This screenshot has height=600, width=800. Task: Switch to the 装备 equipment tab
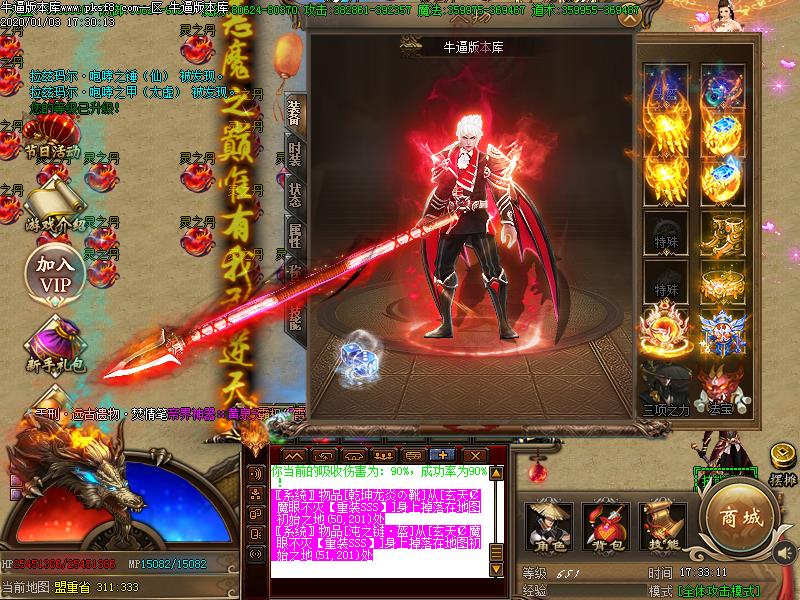[295, 112]
